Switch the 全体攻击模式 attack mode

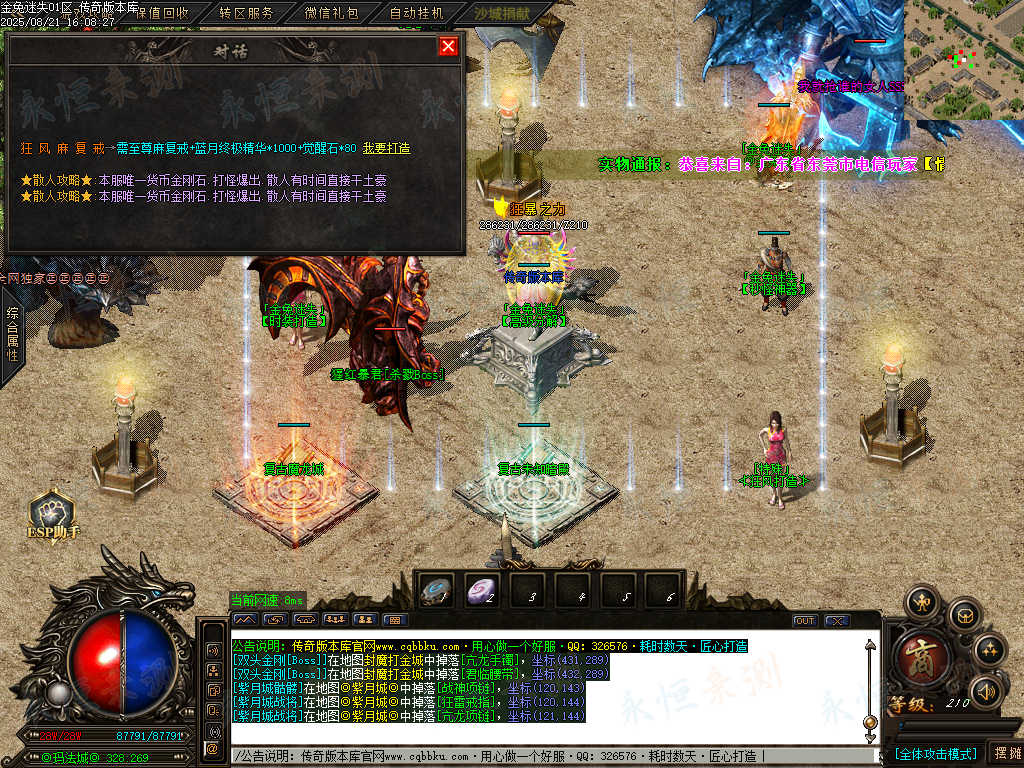(x=935, y=753)
